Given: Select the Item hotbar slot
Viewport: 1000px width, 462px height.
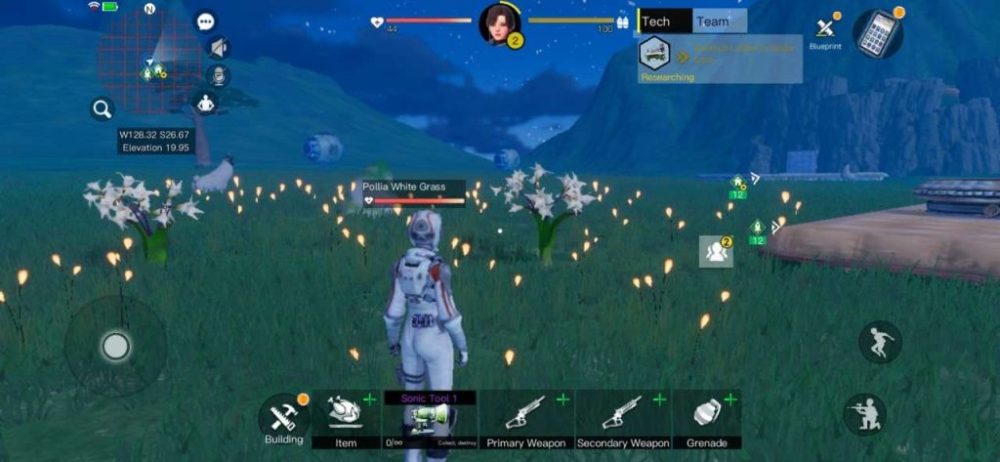Looking at the screenshot, I should [x=346, y=418].
